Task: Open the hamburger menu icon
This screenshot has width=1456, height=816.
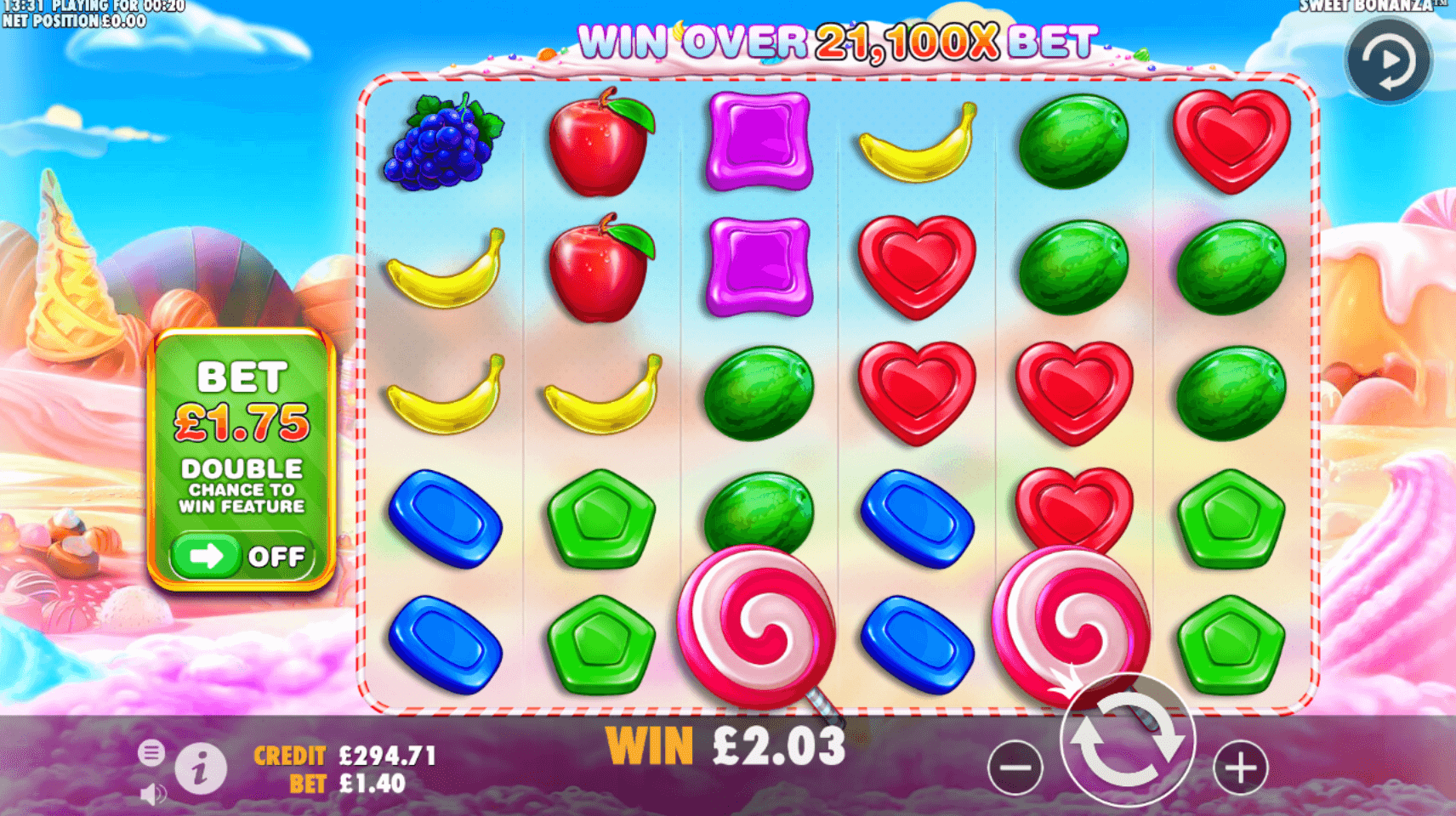Action: click(x=151, y=752)
